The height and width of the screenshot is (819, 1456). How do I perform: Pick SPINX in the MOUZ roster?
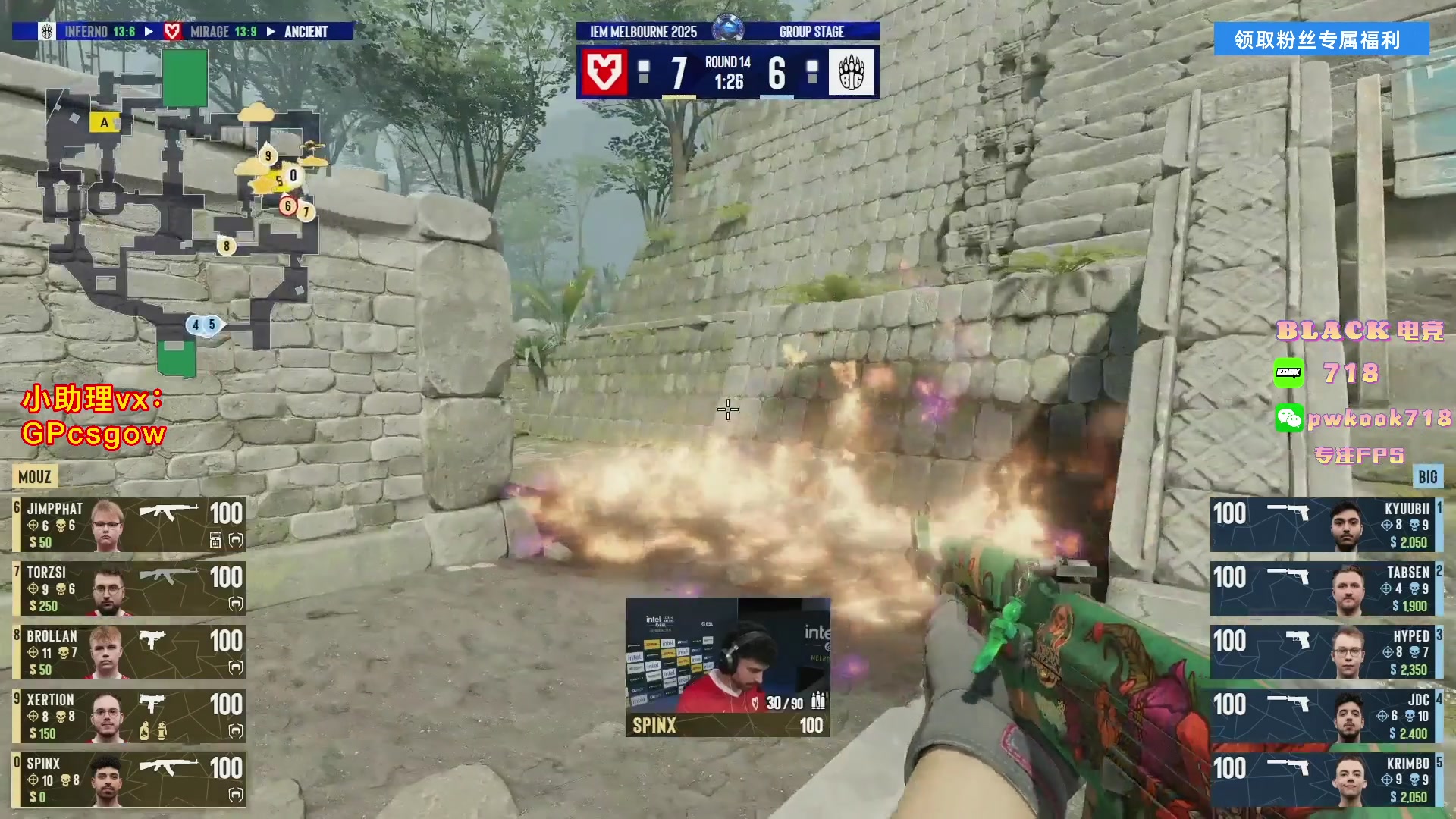coord(129,780)
